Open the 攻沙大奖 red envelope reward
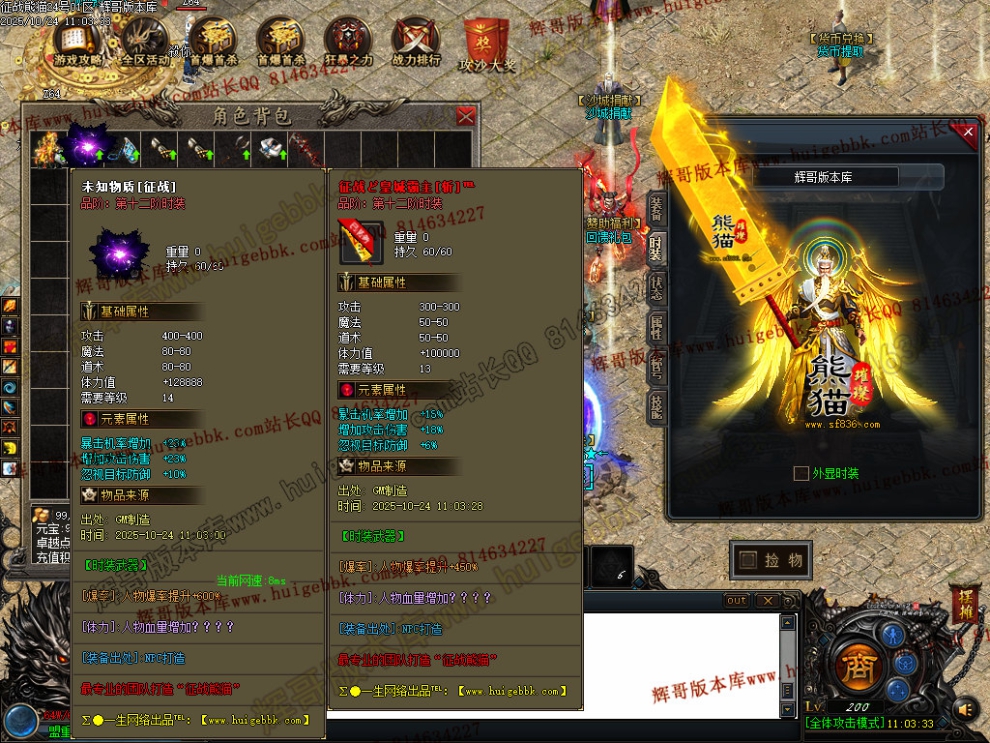This screenshot has height=743, width=990. [x=487, y=45]
